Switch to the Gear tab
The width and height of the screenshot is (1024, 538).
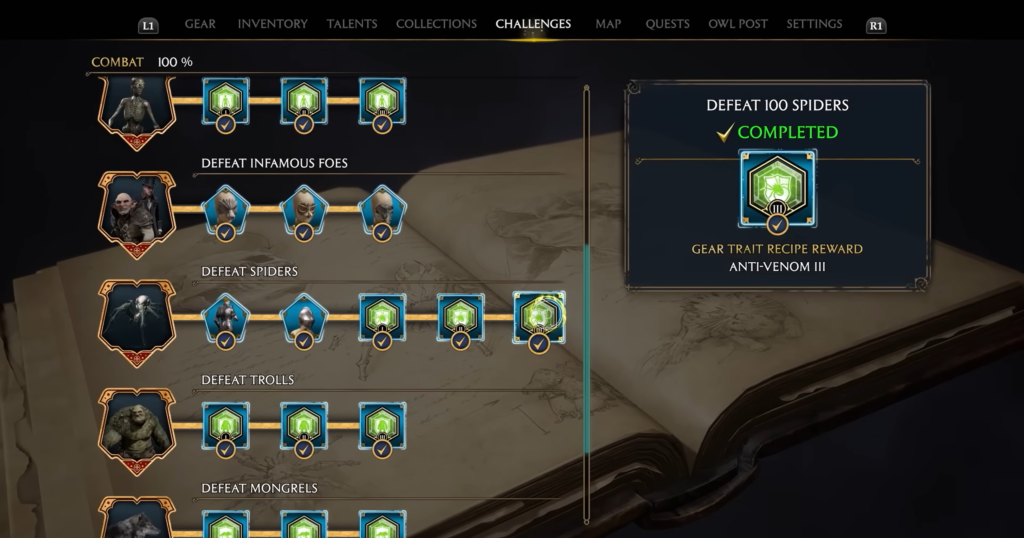click(200, 24)
